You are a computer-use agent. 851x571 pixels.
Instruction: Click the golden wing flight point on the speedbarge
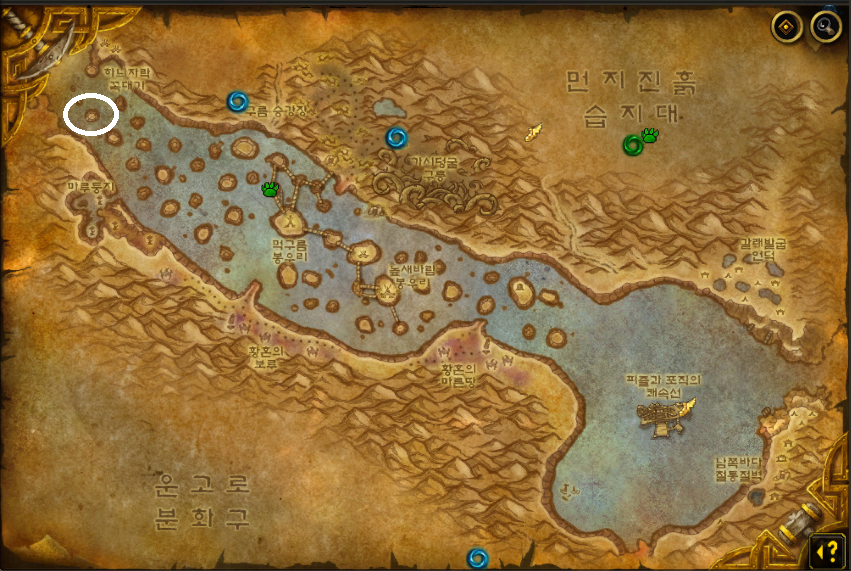(x=685, y=406)
